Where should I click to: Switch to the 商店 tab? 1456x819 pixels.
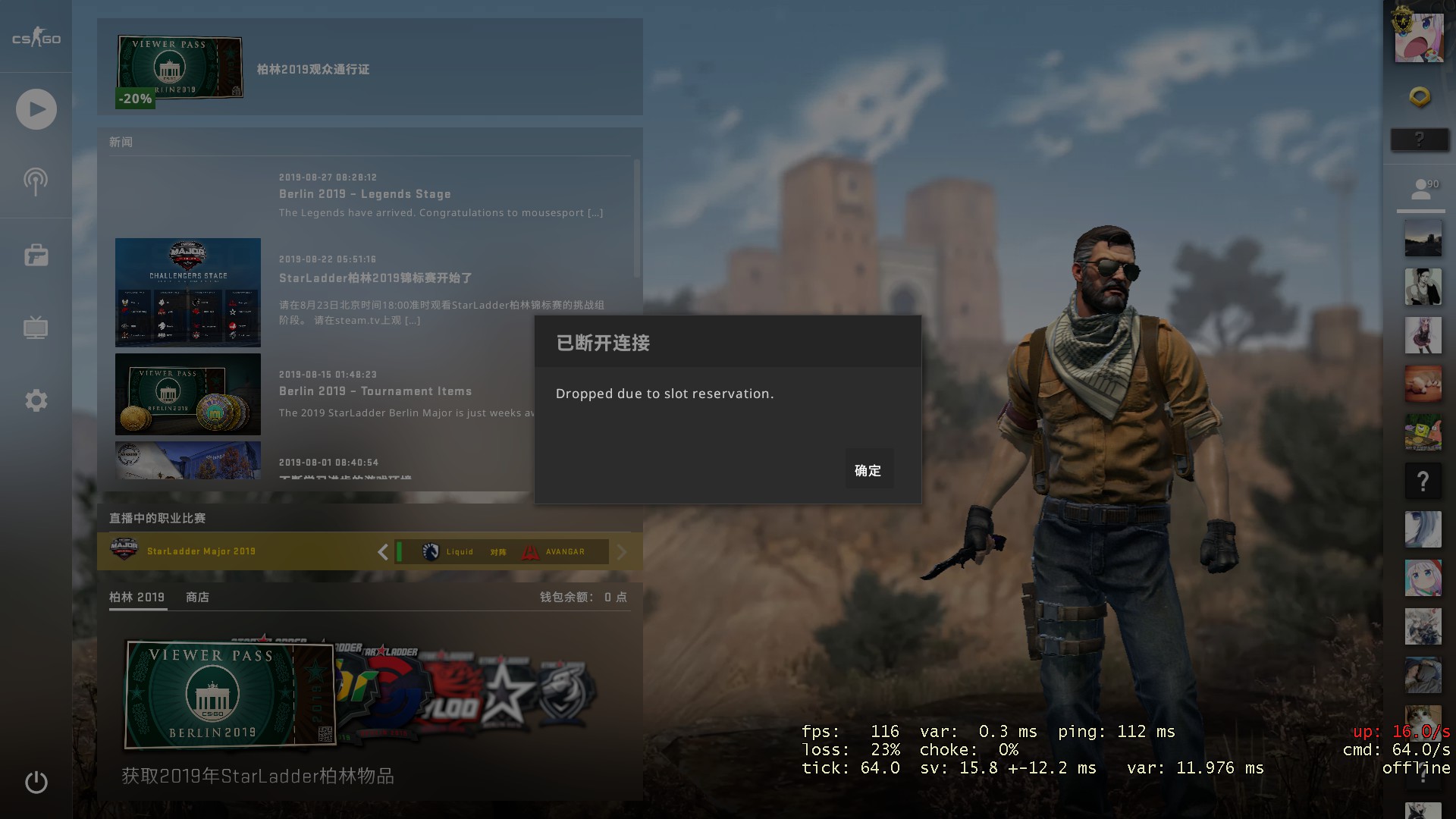point(197,597)
